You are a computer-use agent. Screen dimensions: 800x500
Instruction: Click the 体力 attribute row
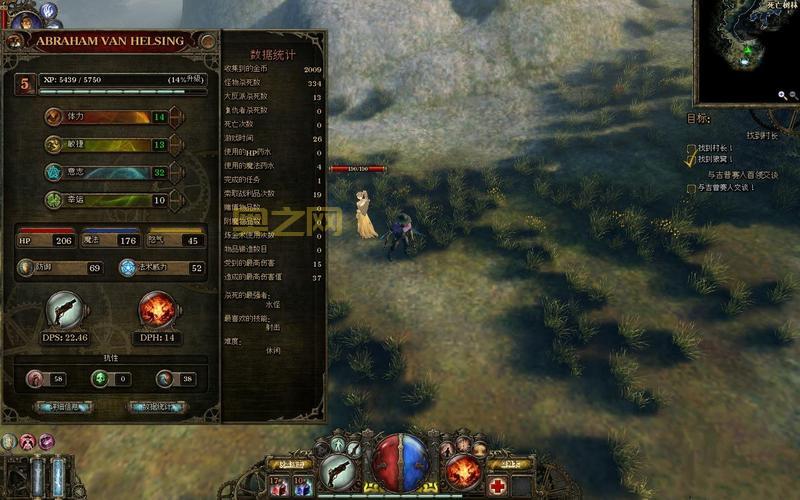point(108,116)
